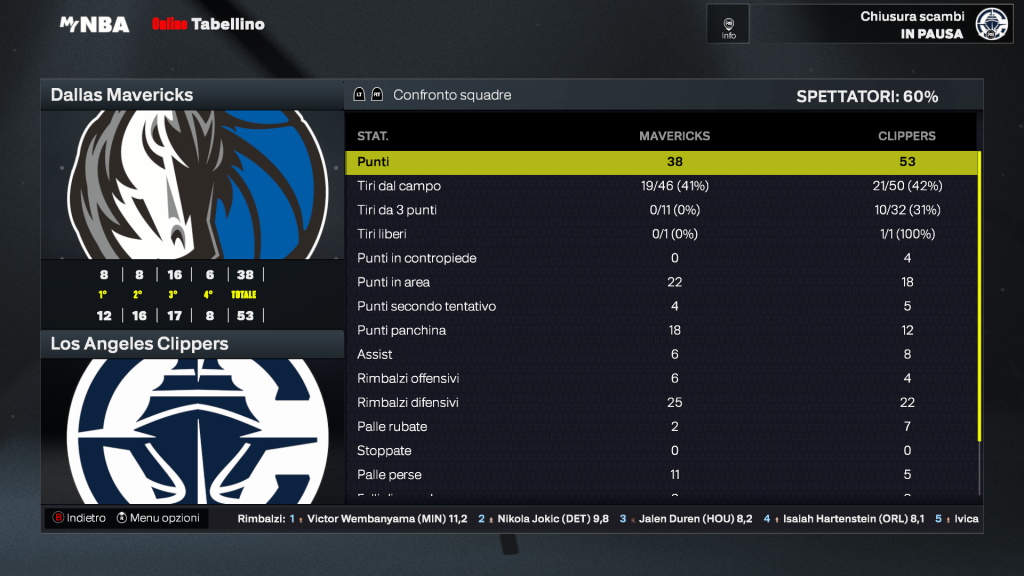Click the yellow stats list scrollbar
The width and height of the screenshot is (1024, 576).
click(x=980, y=295)
